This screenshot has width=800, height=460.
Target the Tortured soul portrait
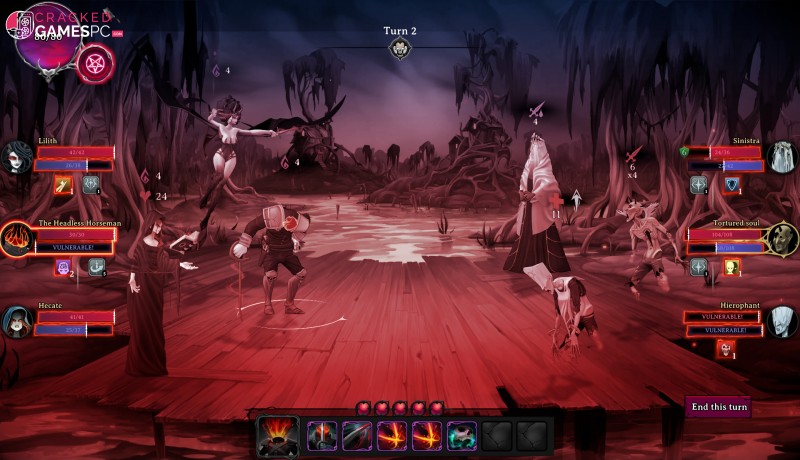[x=781, y=238]
